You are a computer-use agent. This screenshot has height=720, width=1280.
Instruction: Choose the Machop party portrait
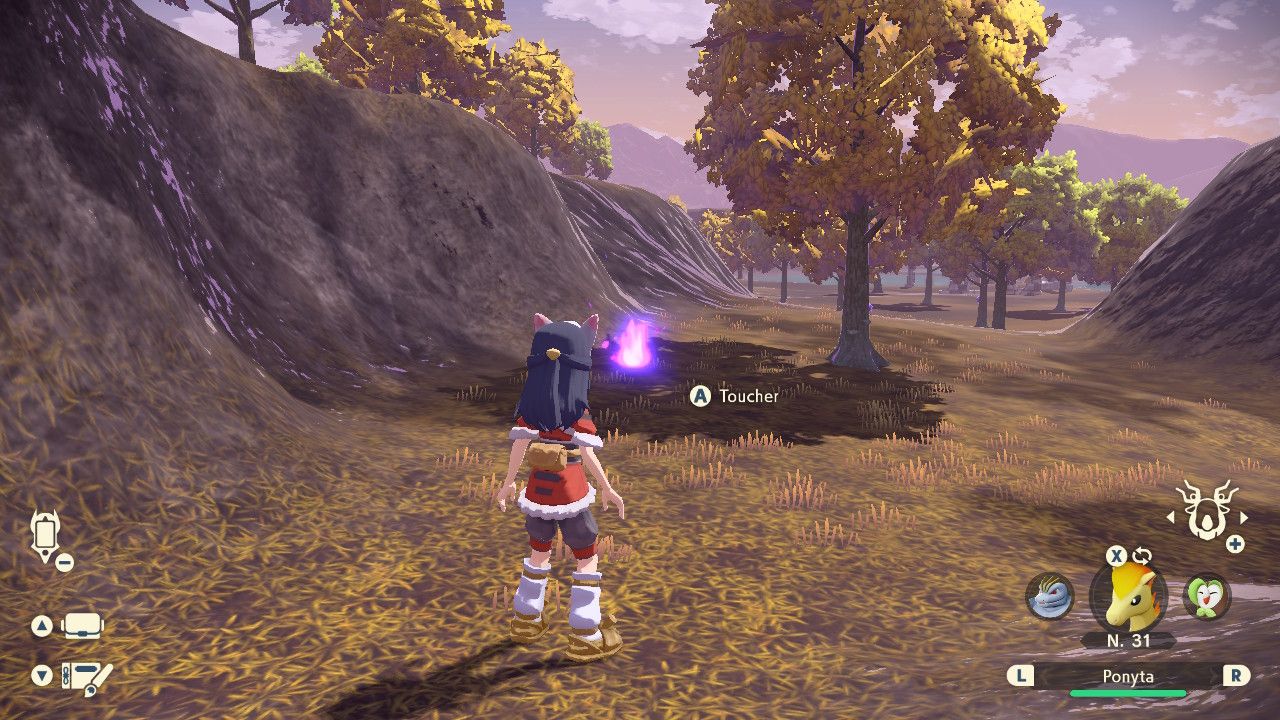pos(1049,596)
